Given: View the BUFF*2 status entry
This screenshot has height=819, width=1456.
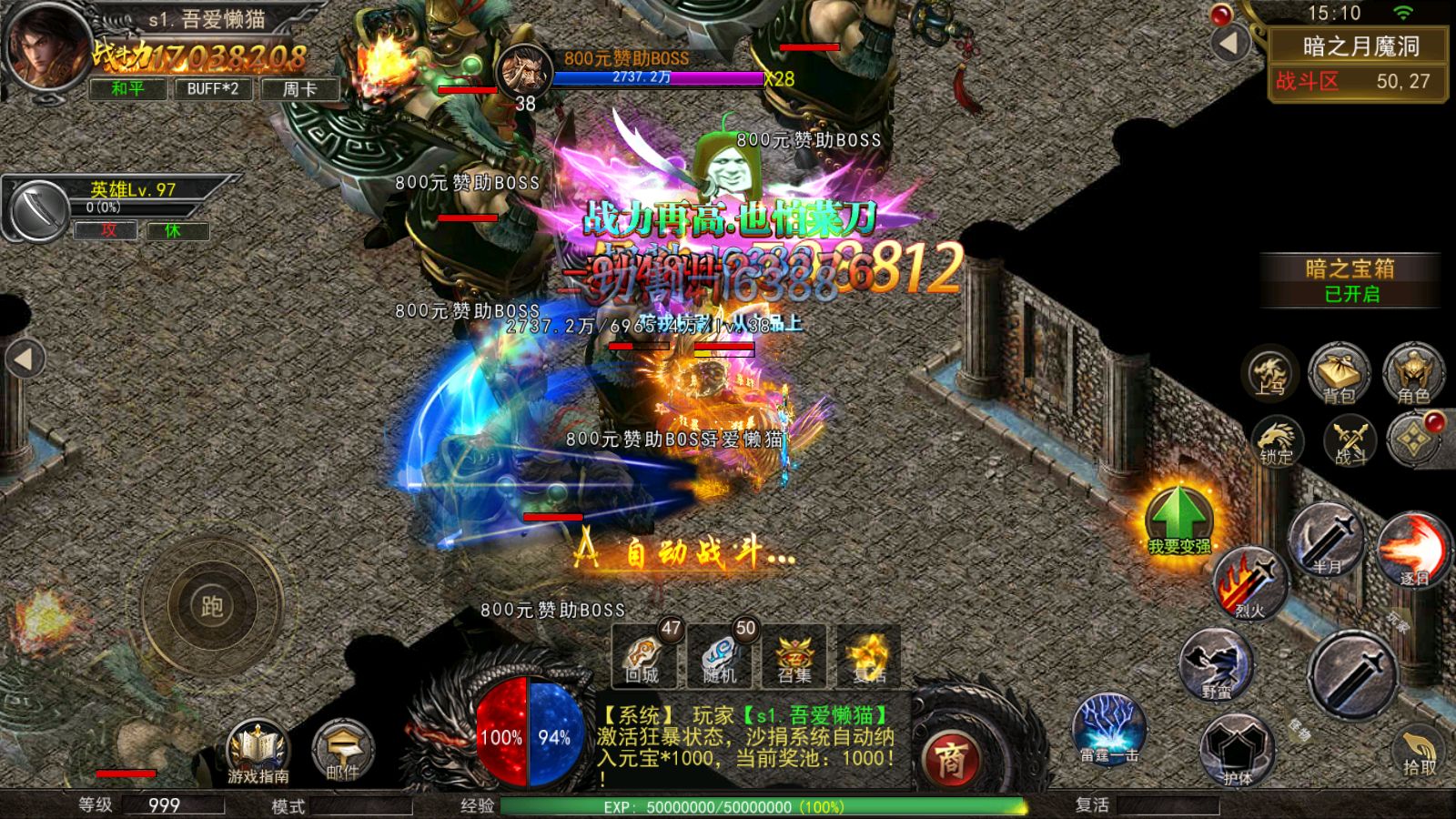Looking at the screenshot, I should pyautogui.click(x=211, y=90).
